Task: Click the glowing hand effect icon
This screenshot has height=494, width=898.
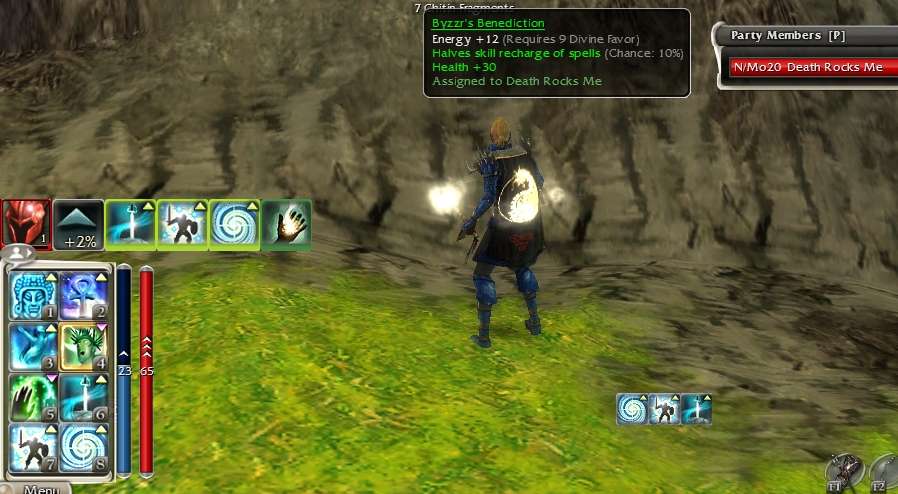Action: [286, 223]
